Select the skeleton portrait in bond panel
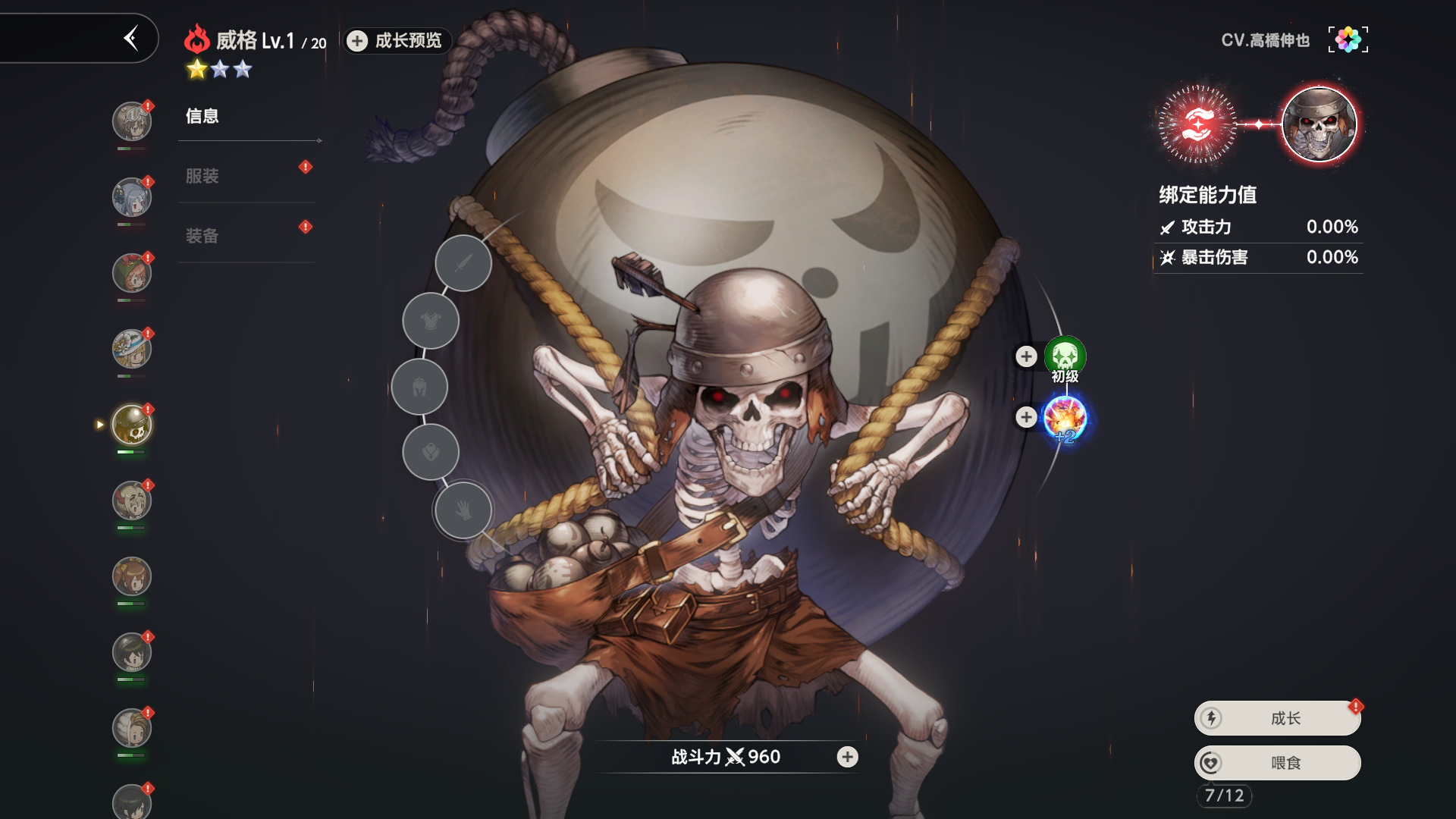Screen dimensions: 1456x819 [x=1319, y=124]
